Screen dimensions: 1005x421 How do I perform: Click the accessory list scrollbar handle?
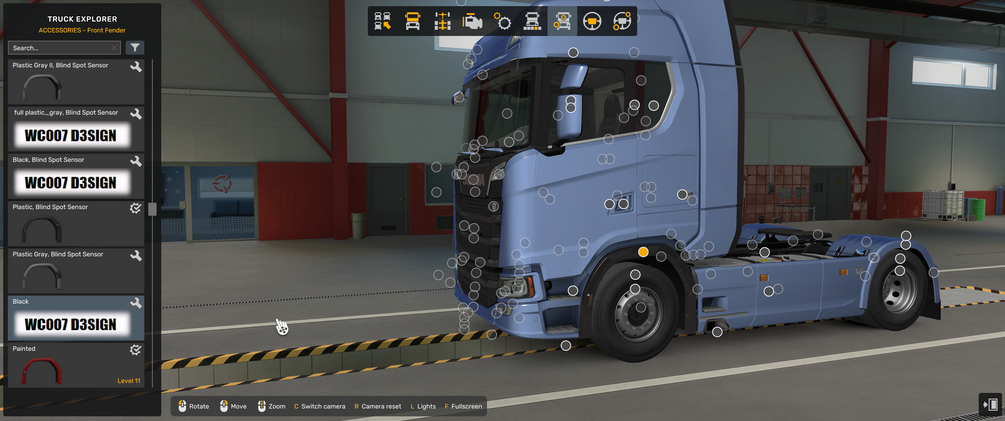click(x=152, y=209)
